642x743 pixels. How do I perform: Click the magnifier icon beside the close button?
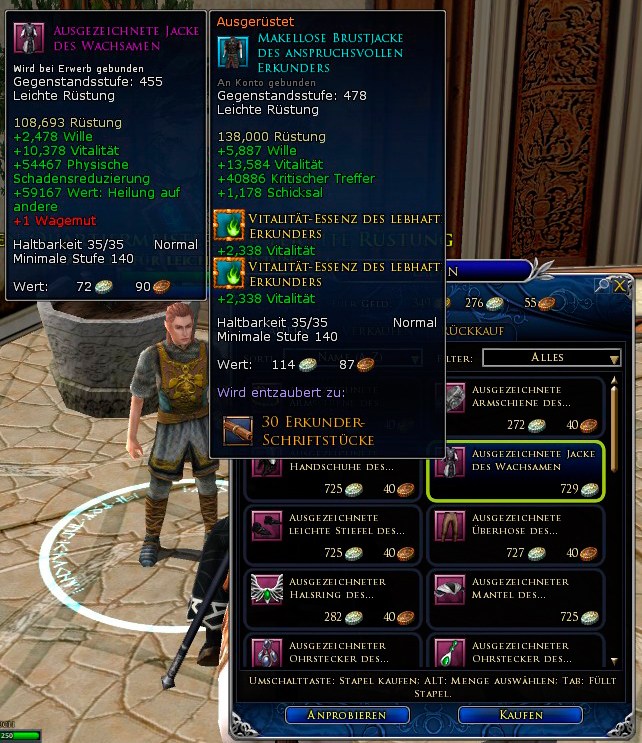pyautogui.click(x=603, y=286)
